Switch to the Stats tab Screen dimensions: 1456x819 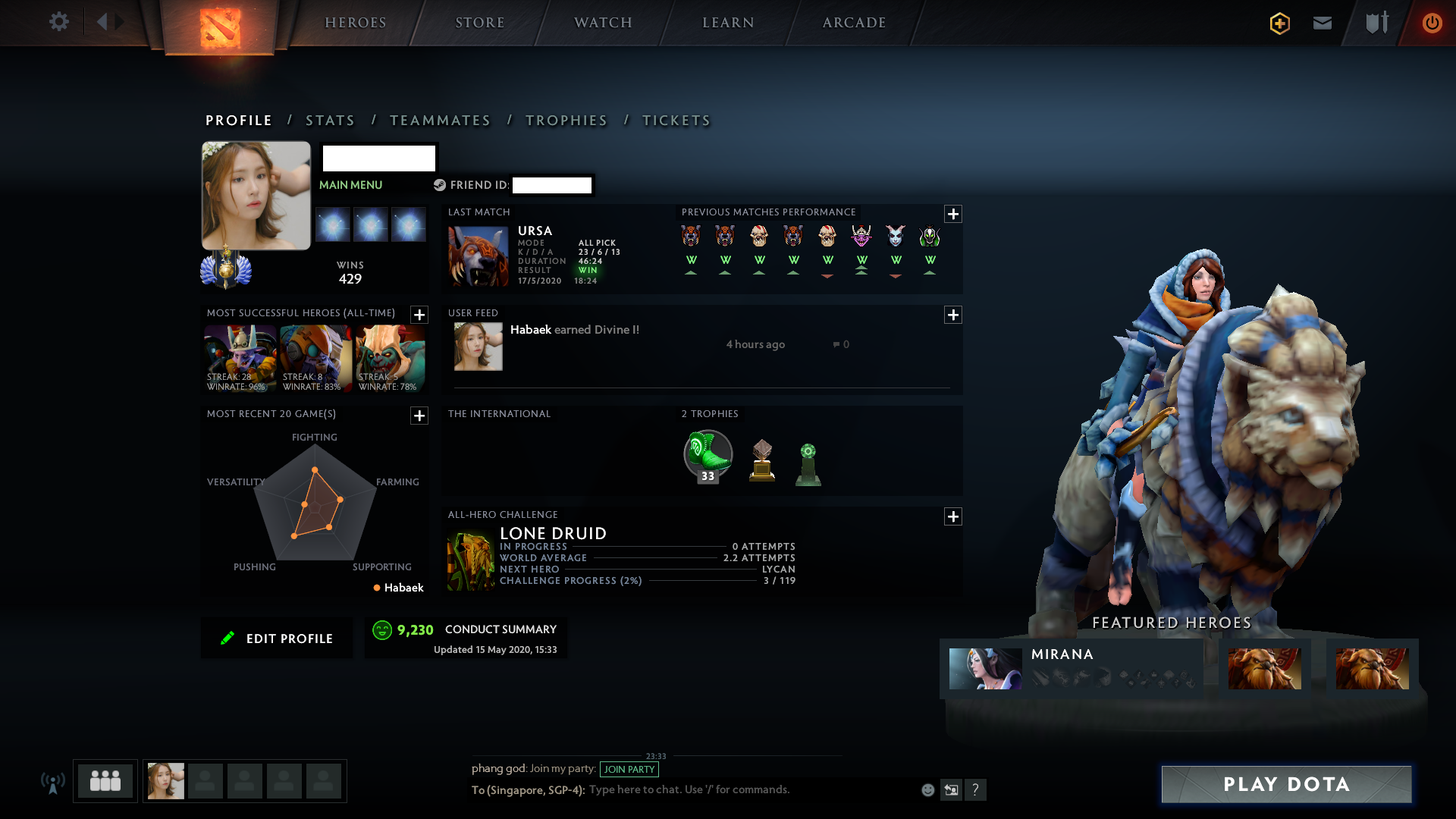pyautogui.click(x=330, y=121)
